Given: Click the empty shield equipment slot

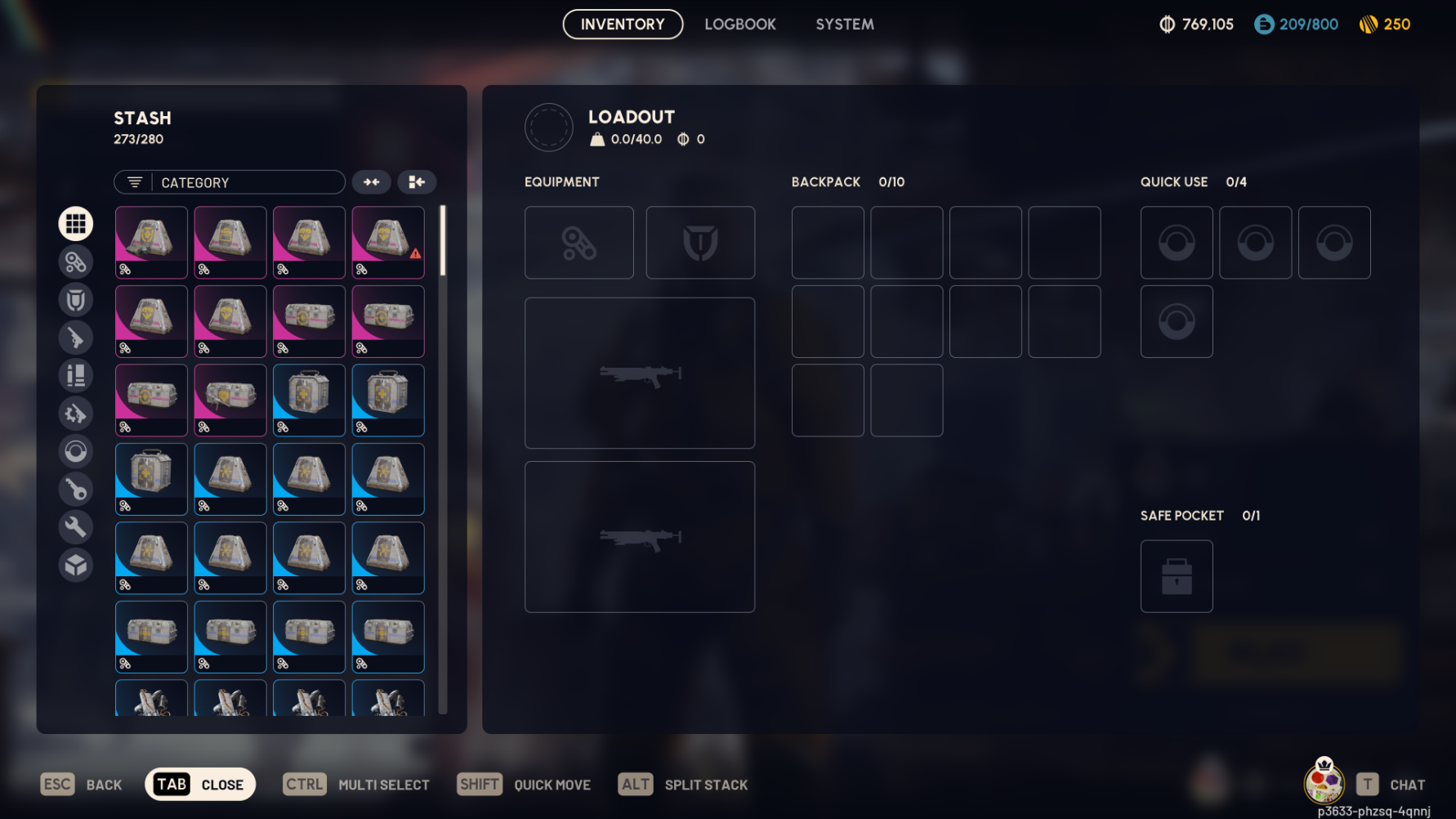Looking at the screenshot, I should 700,243.
